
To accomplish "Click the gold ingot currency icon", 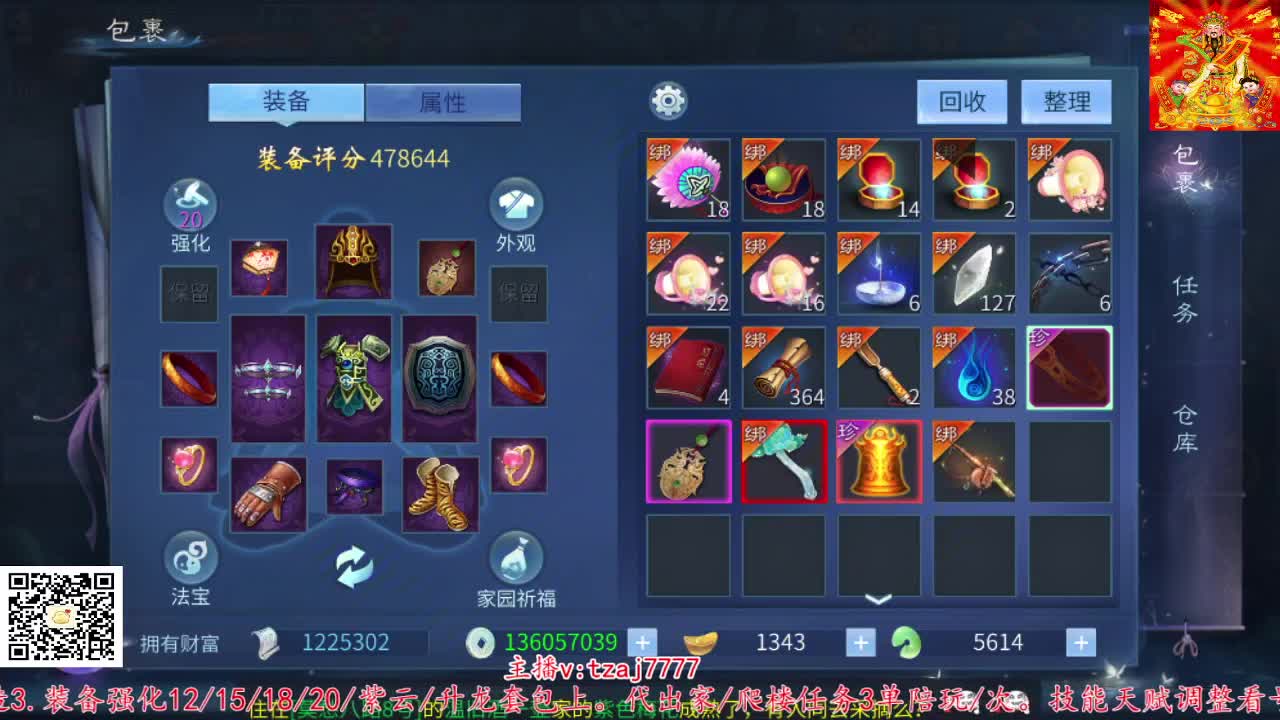I will tap(702, 642).
